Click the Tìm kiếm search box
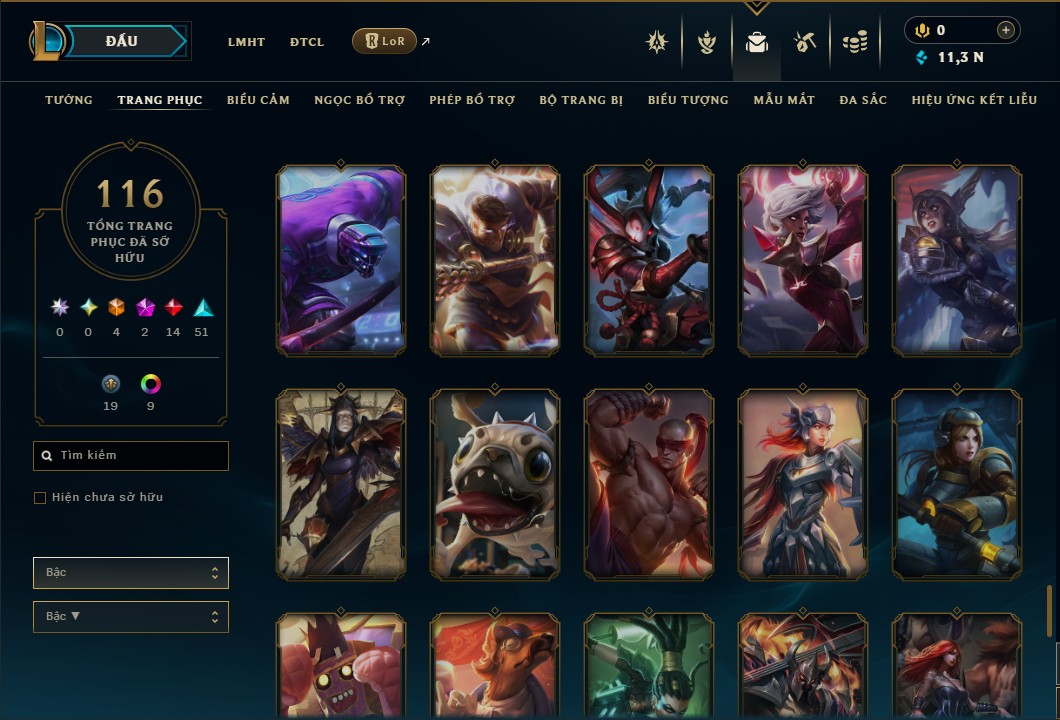Image resolution: width=1060 pixels, height=720 pixels. tap(131, 456)
